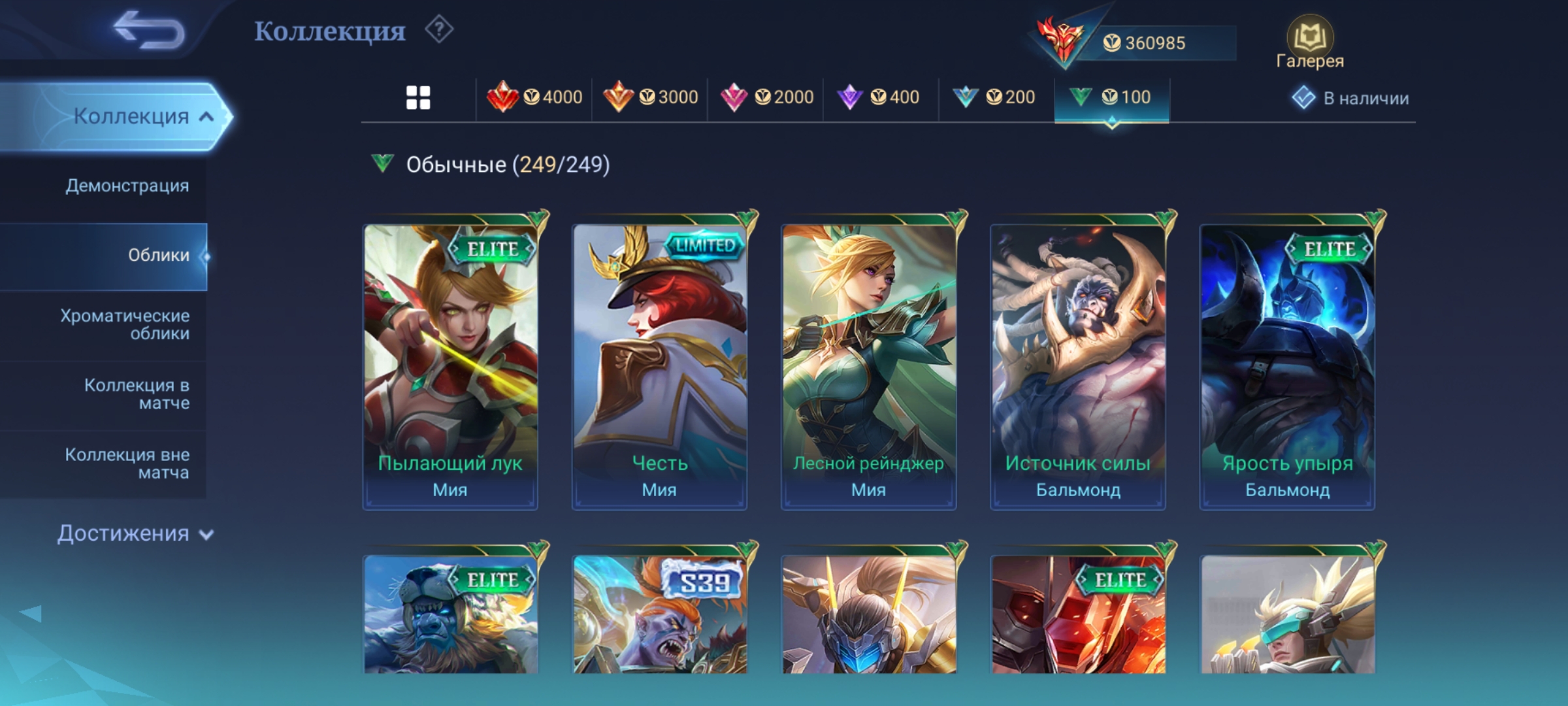Open the collection help question mark
Viewport: 1568px width, 706px height.
pos(439,30)
